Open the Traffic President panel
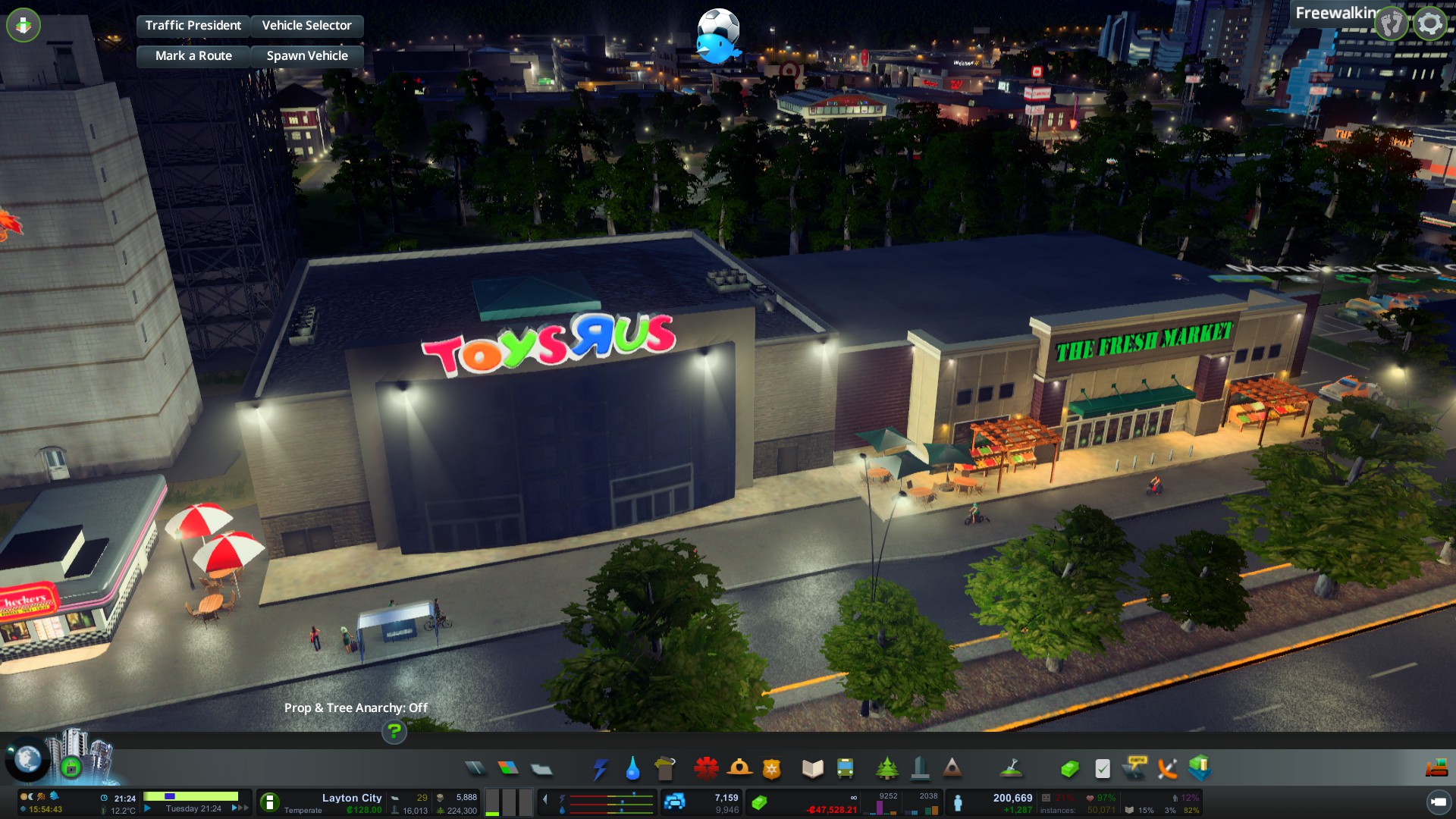Screen dimensions: 1456x819 tap(193, 26)
